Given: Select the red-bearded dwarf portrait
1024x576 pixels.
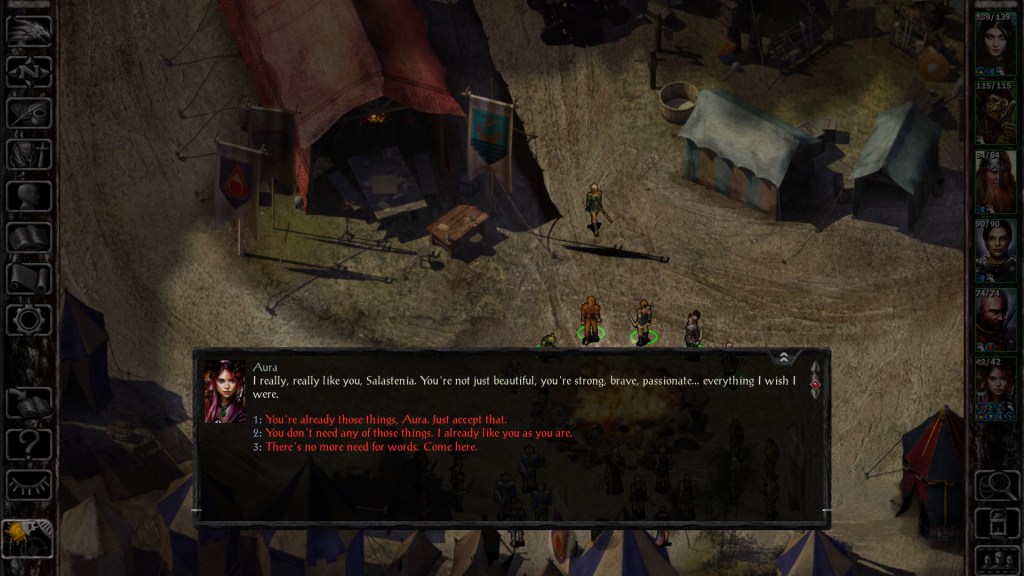Looking at the screenshot, I should click(995, 182).
